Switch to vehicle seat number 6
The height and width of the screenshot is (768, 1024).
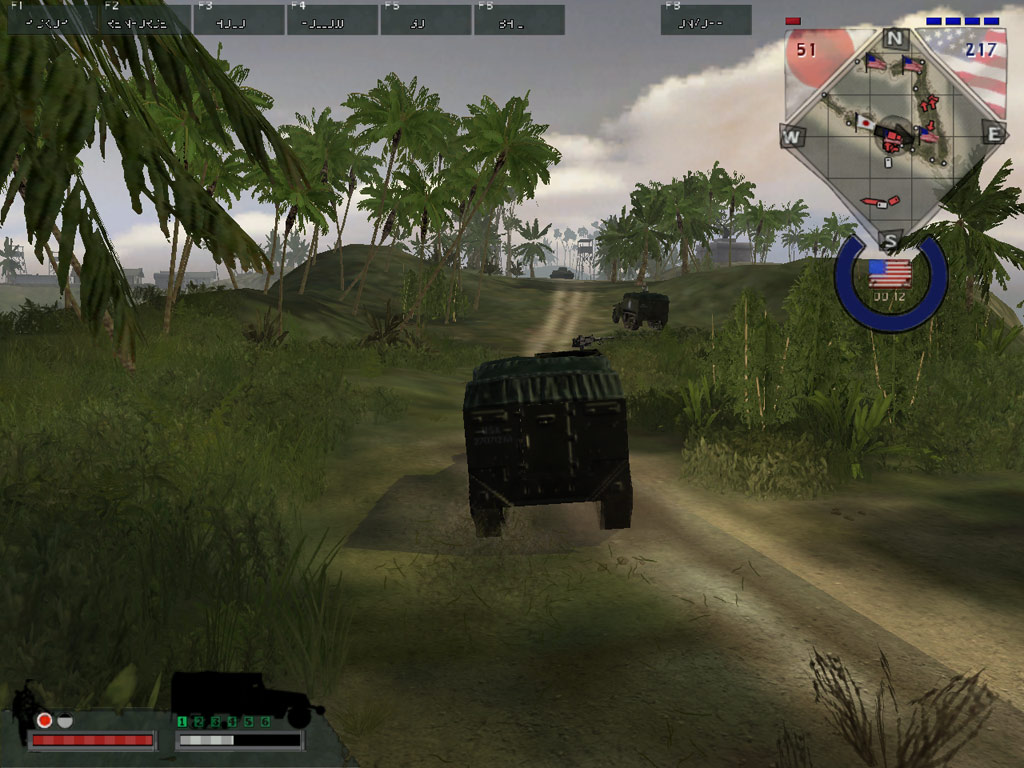pyautogui.click(x=265, y=721)
